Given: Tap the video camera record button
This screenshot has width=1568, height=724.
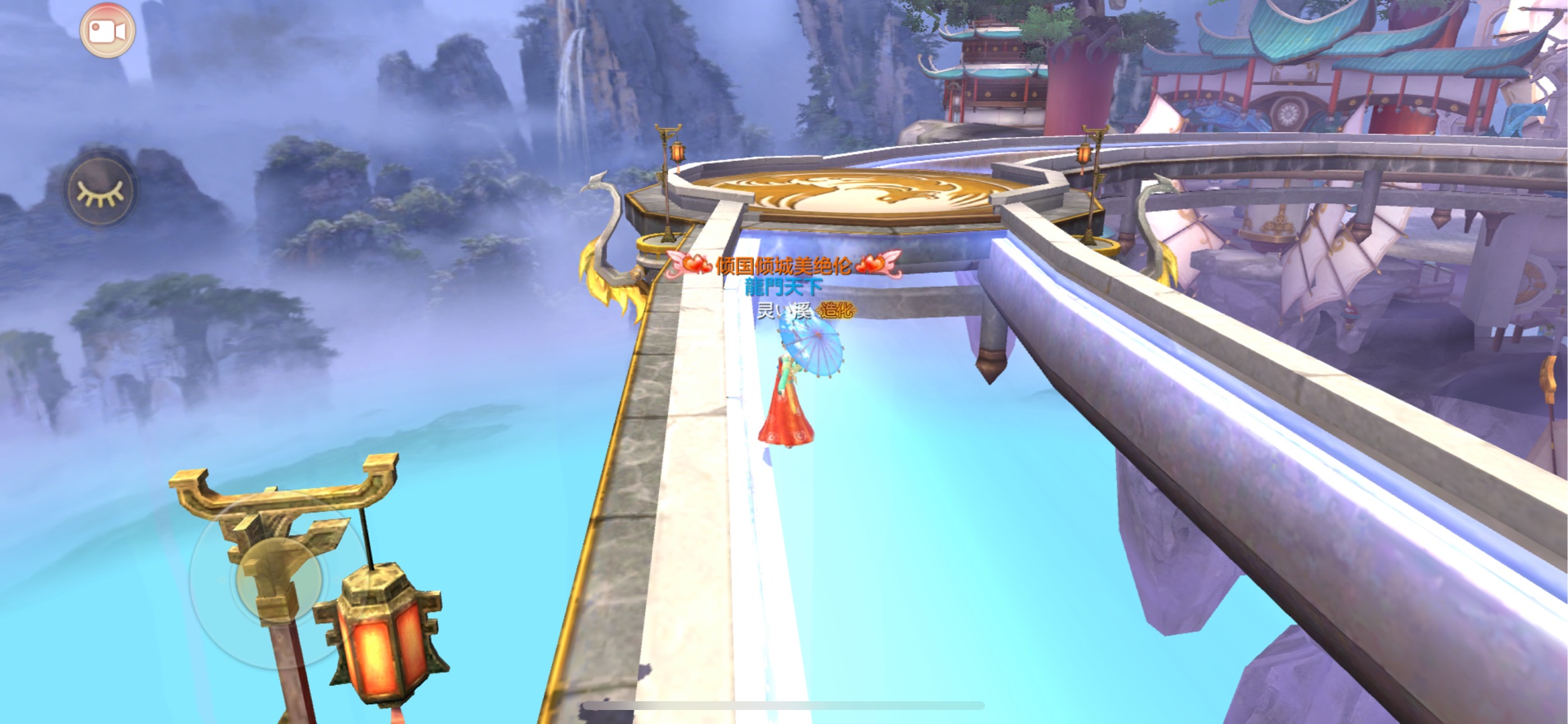Looking at the screenshot, I should (107, 31).
